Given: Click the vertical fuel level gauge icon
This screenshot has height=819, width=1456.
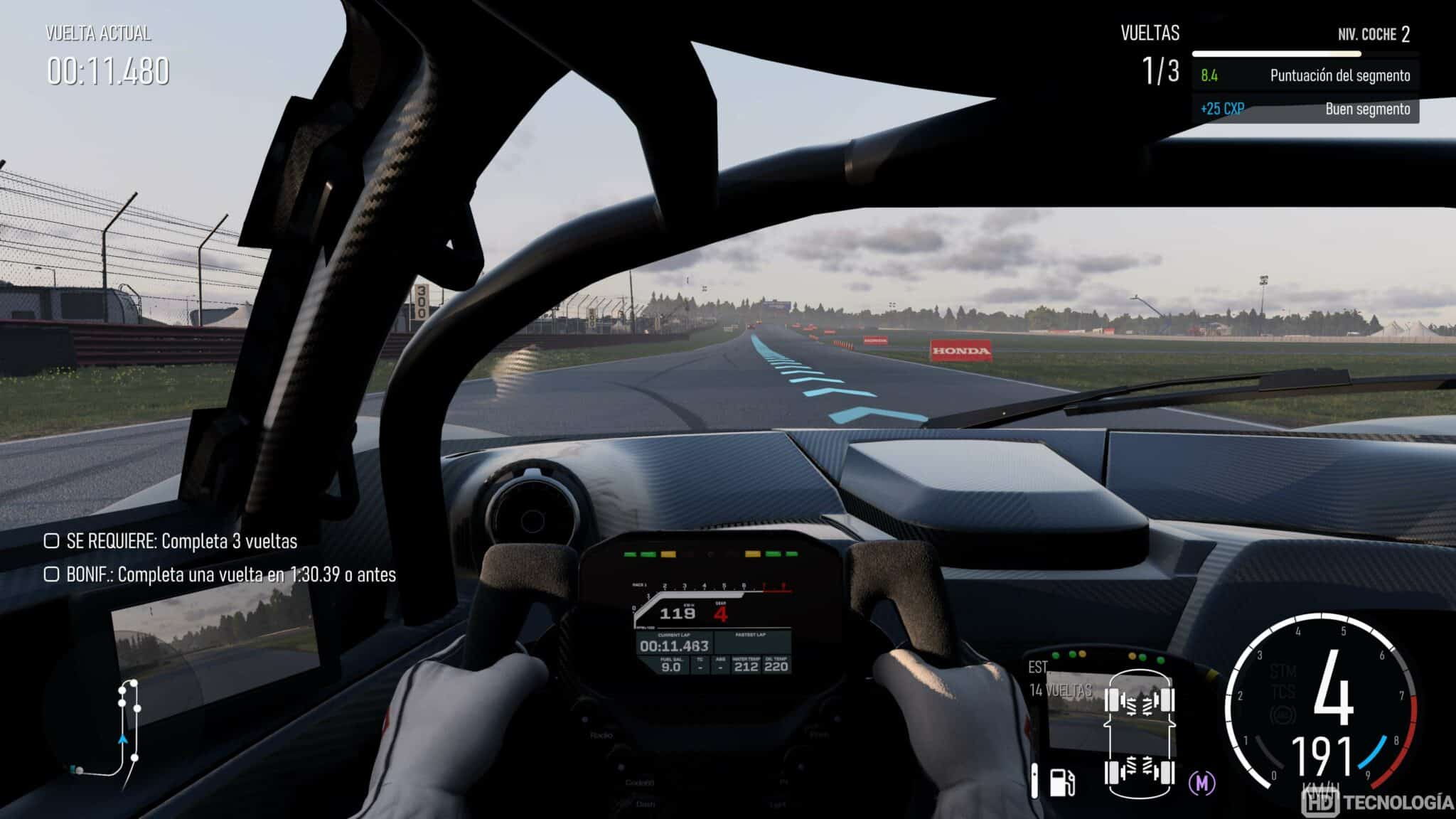Looking at the screenshot, I should tap(1034, 781).
